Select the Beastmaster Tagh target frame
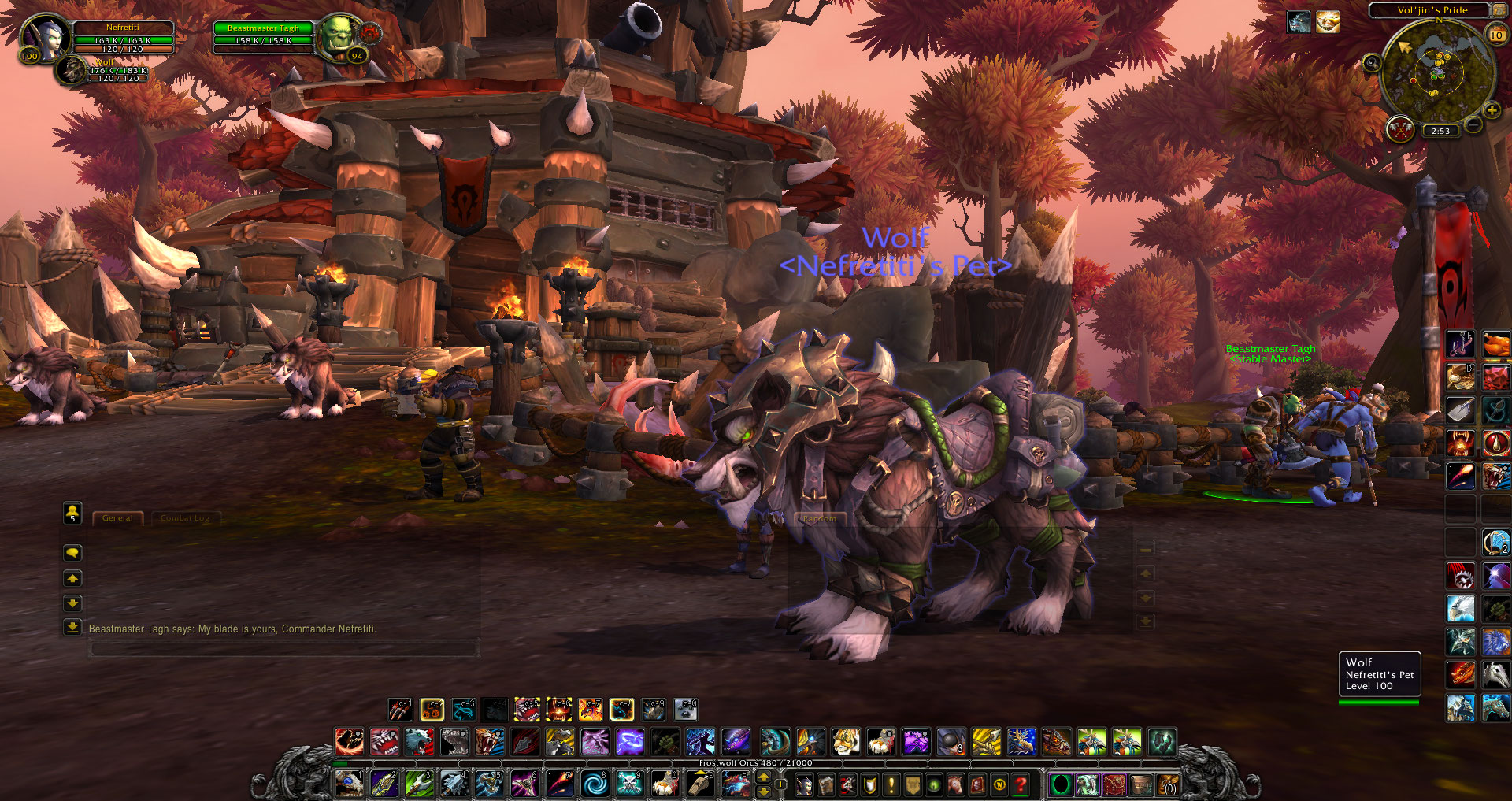 tap(263, 35)
